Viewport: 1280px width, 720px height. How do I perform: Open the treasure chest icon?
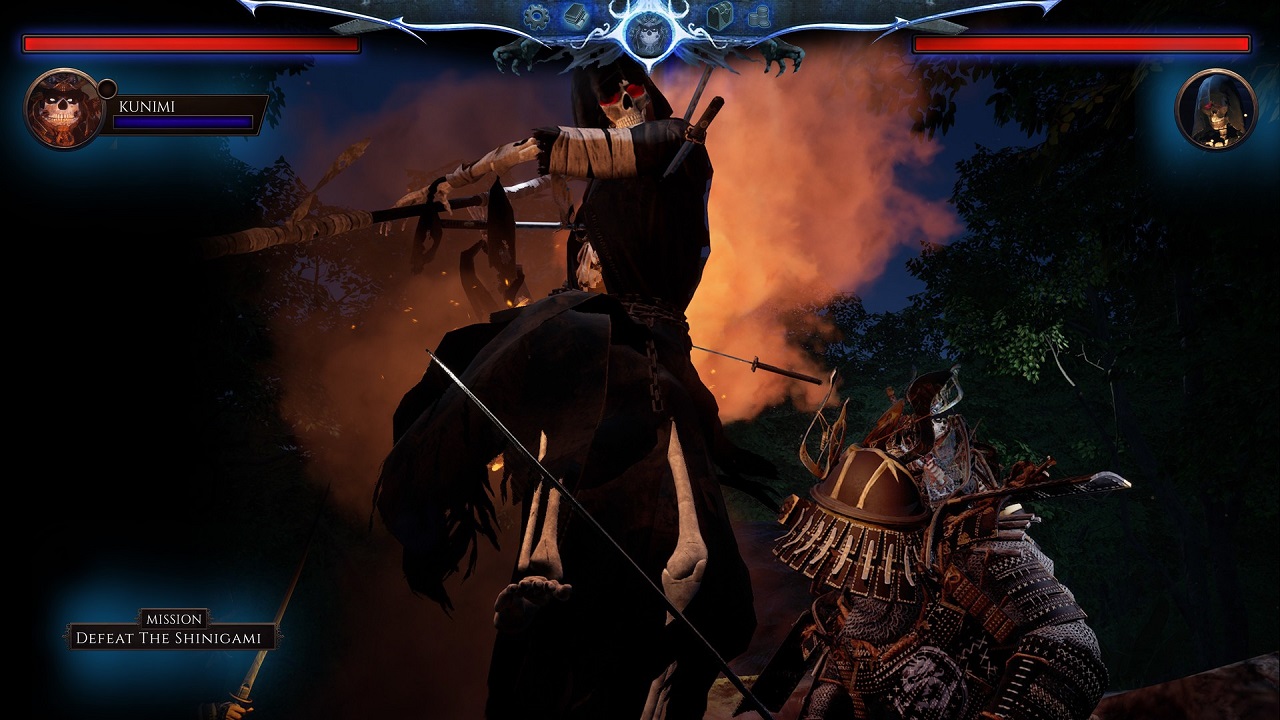(720, 15)
